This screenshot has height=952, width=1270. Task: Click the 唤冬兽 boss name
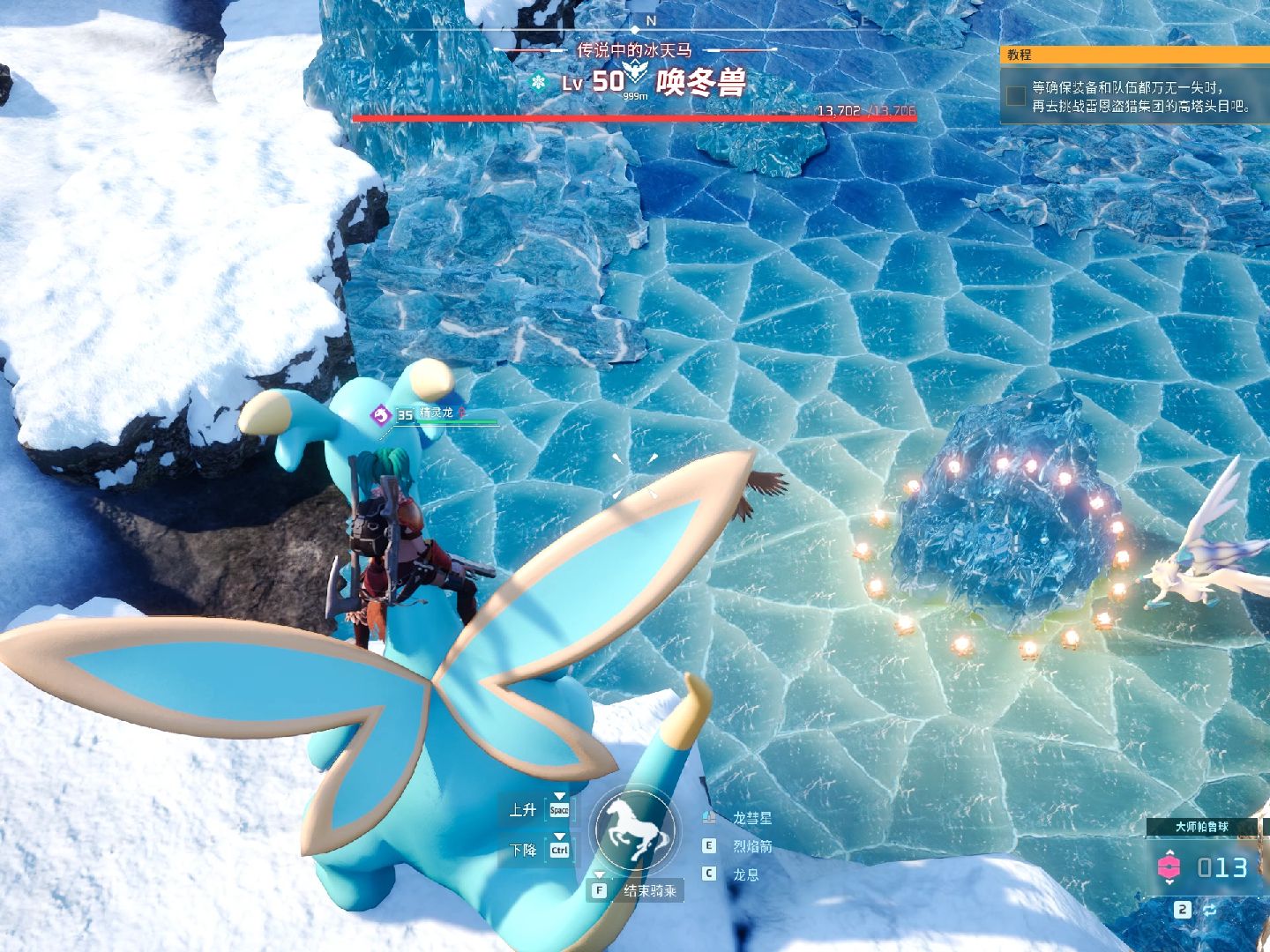(x=701, y=83)
